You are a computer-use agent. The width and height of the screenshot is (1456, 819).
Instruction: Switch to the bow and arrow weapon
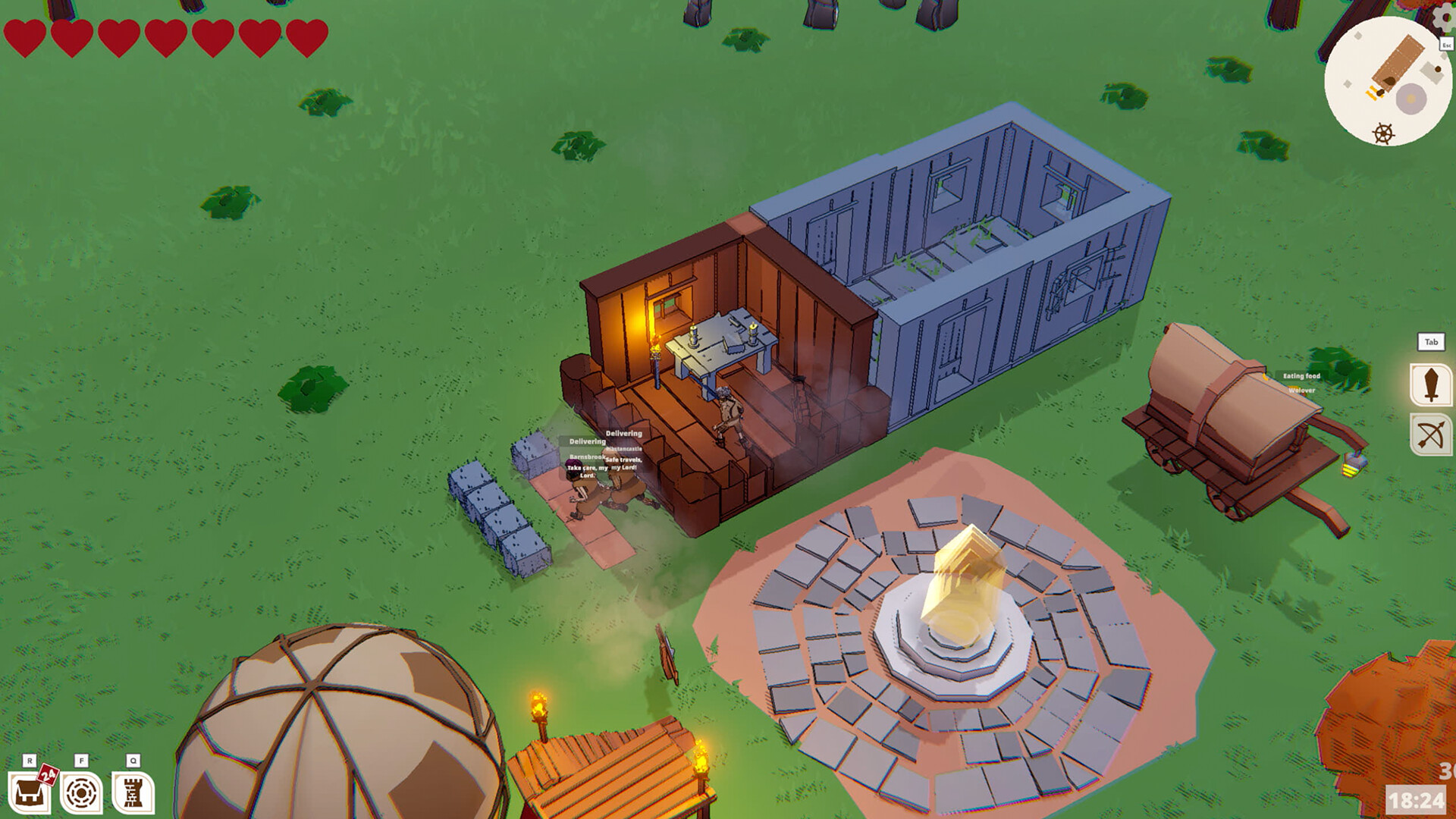(1430, 435)
